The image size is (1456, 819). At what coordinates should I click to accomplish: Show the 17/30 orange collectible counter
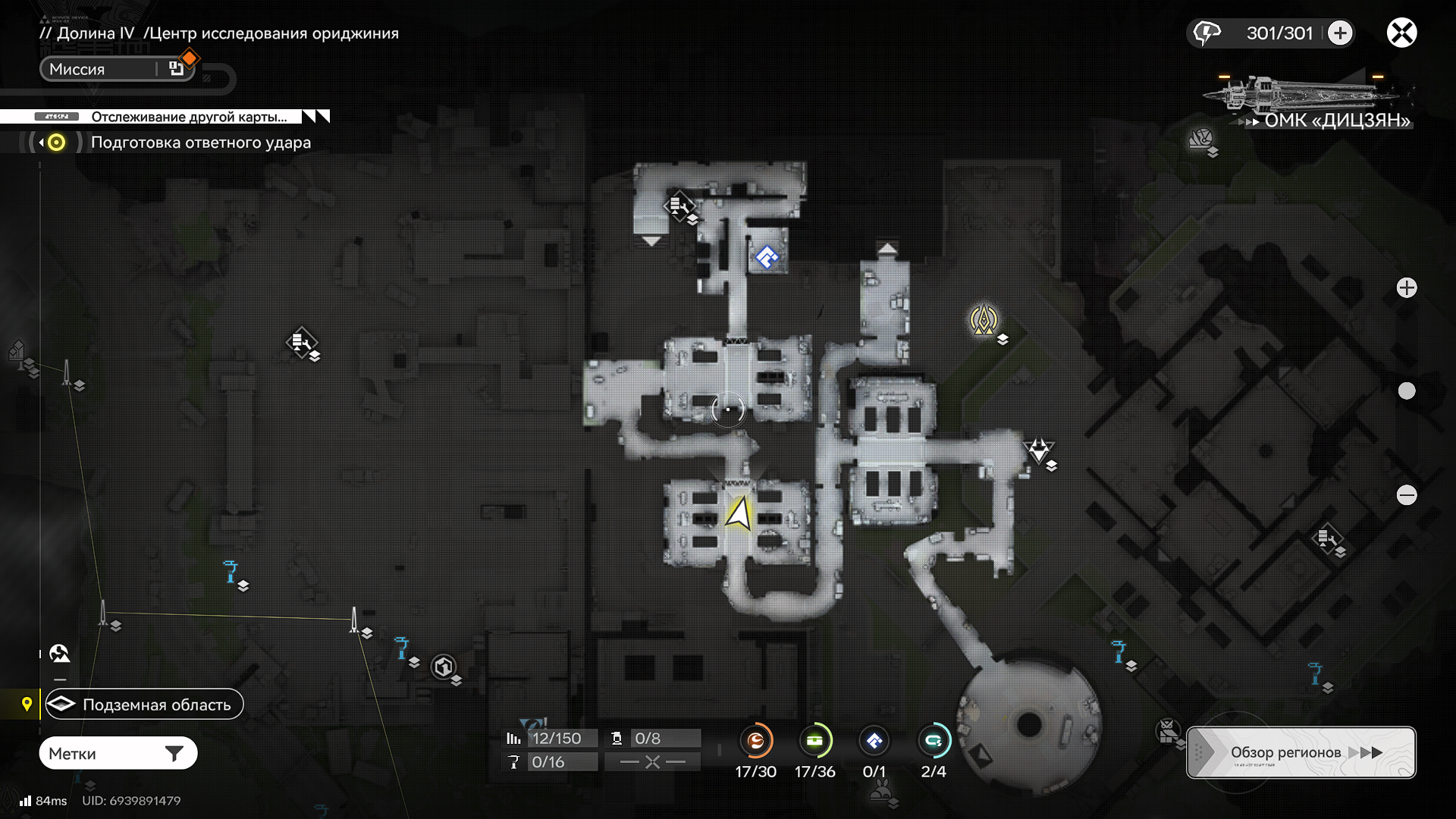(755, 741)
